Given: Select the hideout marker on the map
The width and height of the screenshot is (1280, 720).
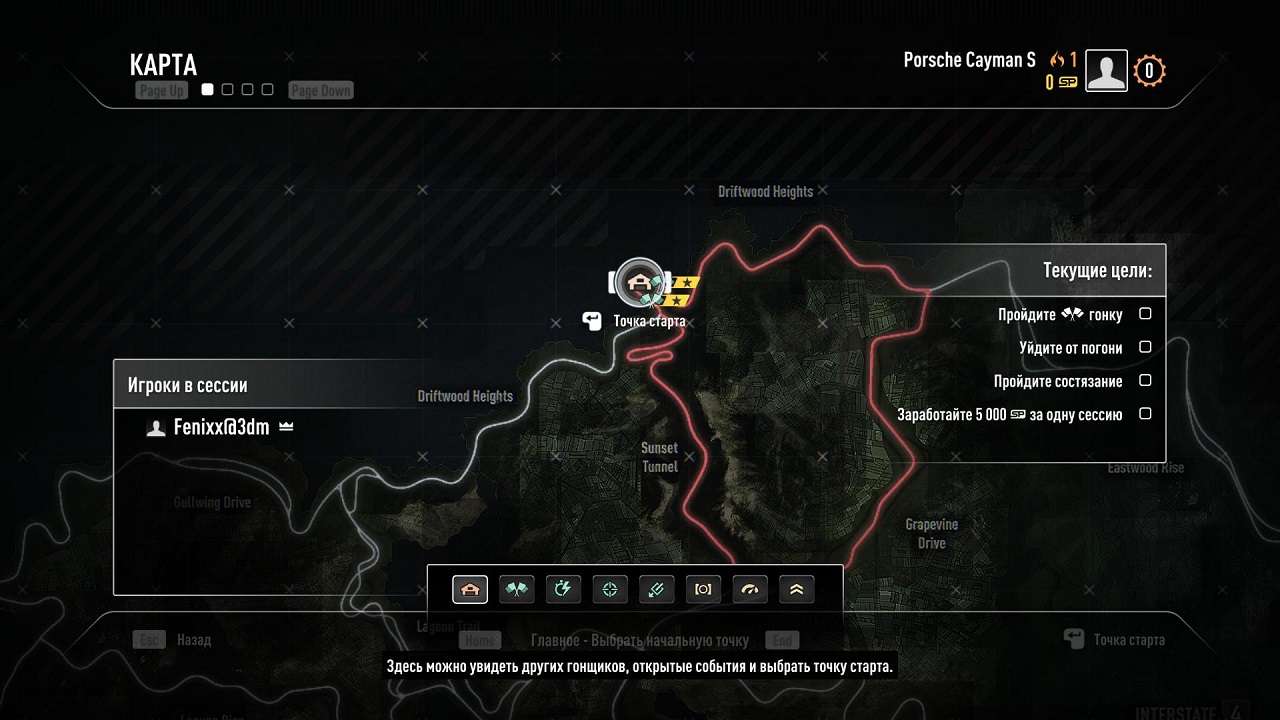Looking at the screenshot, I should tap(640, 283).
